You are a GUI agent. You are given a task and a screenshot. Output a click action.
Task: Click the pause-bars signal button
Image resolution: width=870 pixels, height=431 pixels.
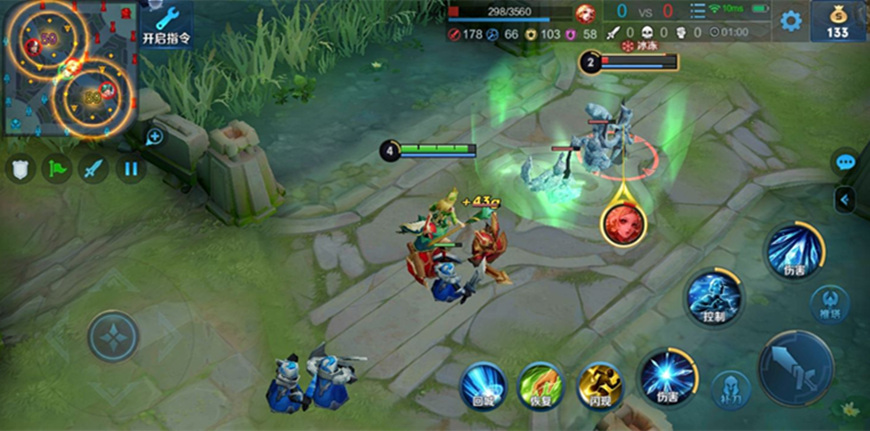pyautogui.click(x=130, y=168)
